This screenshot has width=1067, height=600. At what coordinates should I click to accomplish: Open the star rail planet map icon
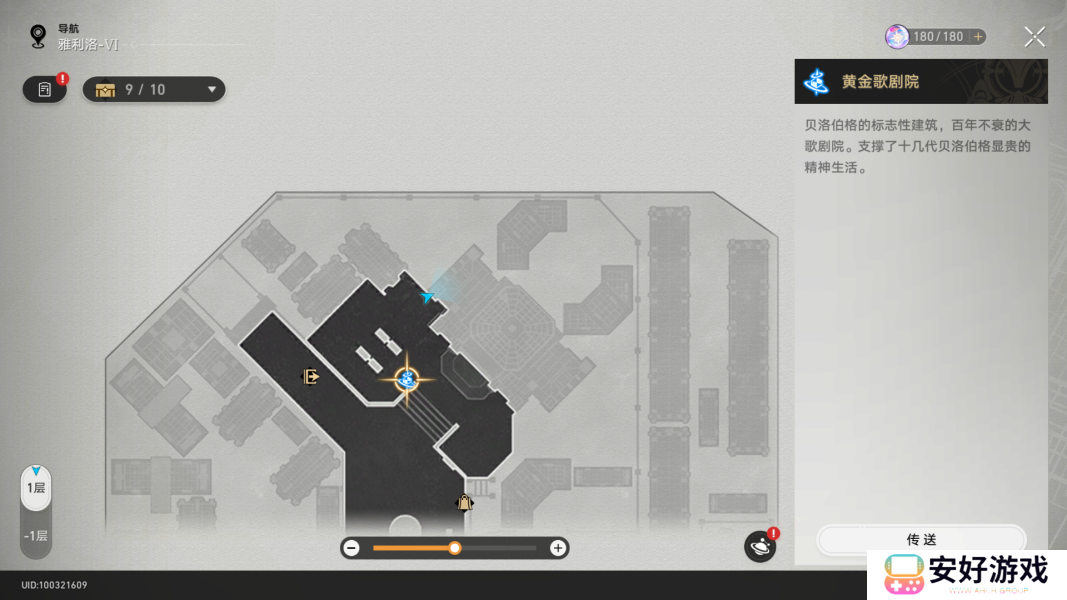point(759,547)
